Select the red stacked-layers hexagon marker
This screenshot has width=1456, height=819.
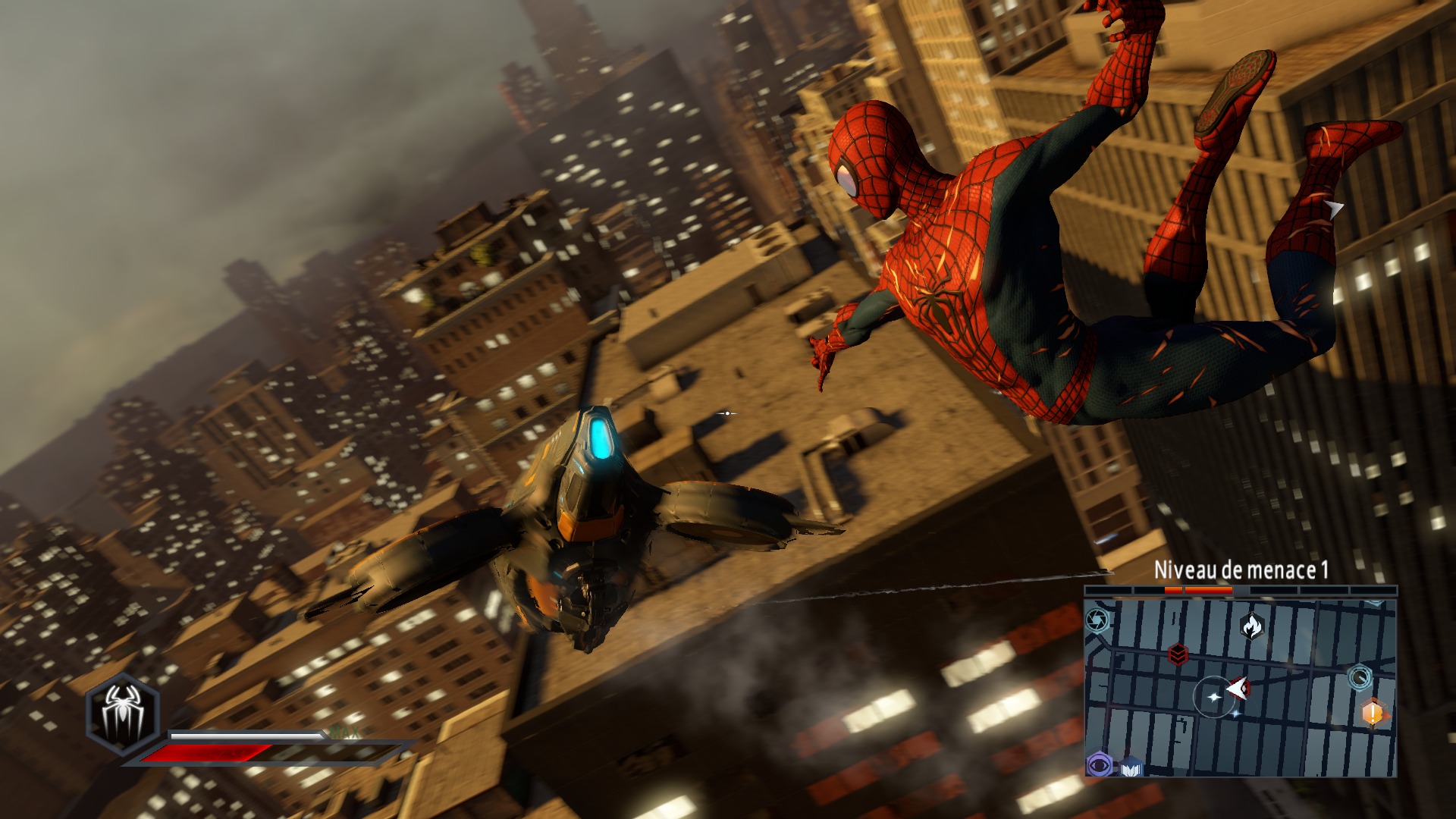point(1178,654)
